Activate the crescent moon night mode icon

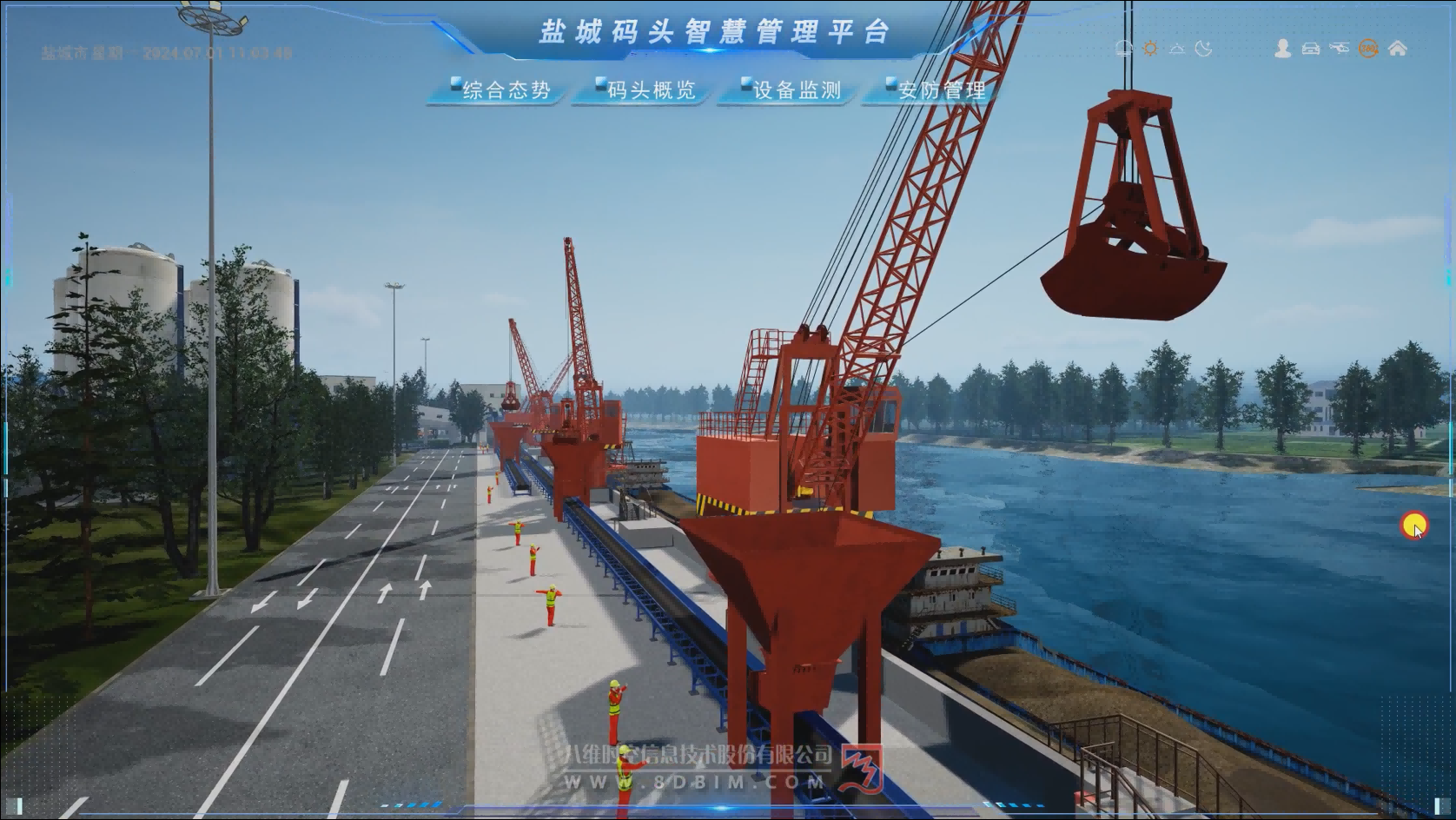tap(1204, 49)
